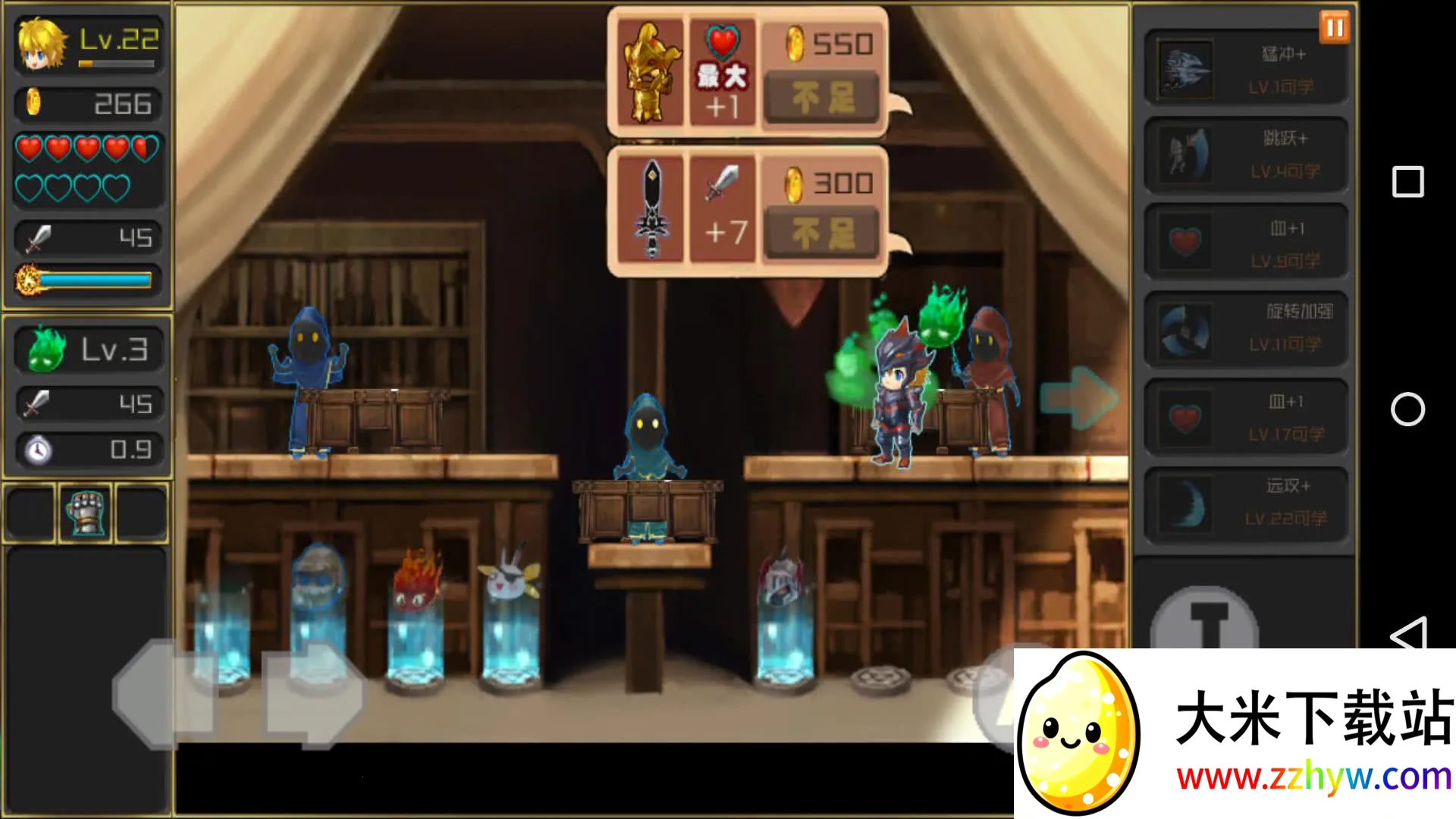Buy the golden armor for 550 coins
Viewport: 1456px width, 819px height.
[x=822, y=98]
